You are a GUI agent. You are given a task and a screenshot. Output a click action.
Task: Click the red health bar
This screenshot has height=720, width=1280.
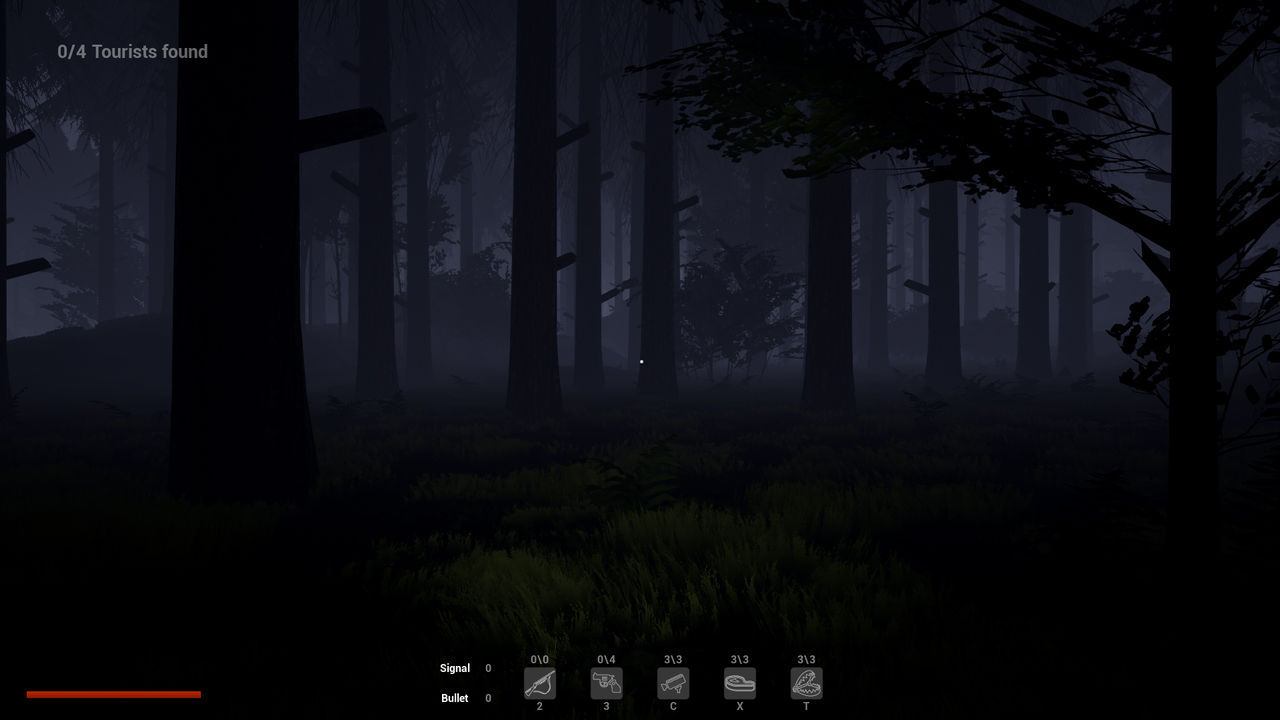click(x=114, y=693)
